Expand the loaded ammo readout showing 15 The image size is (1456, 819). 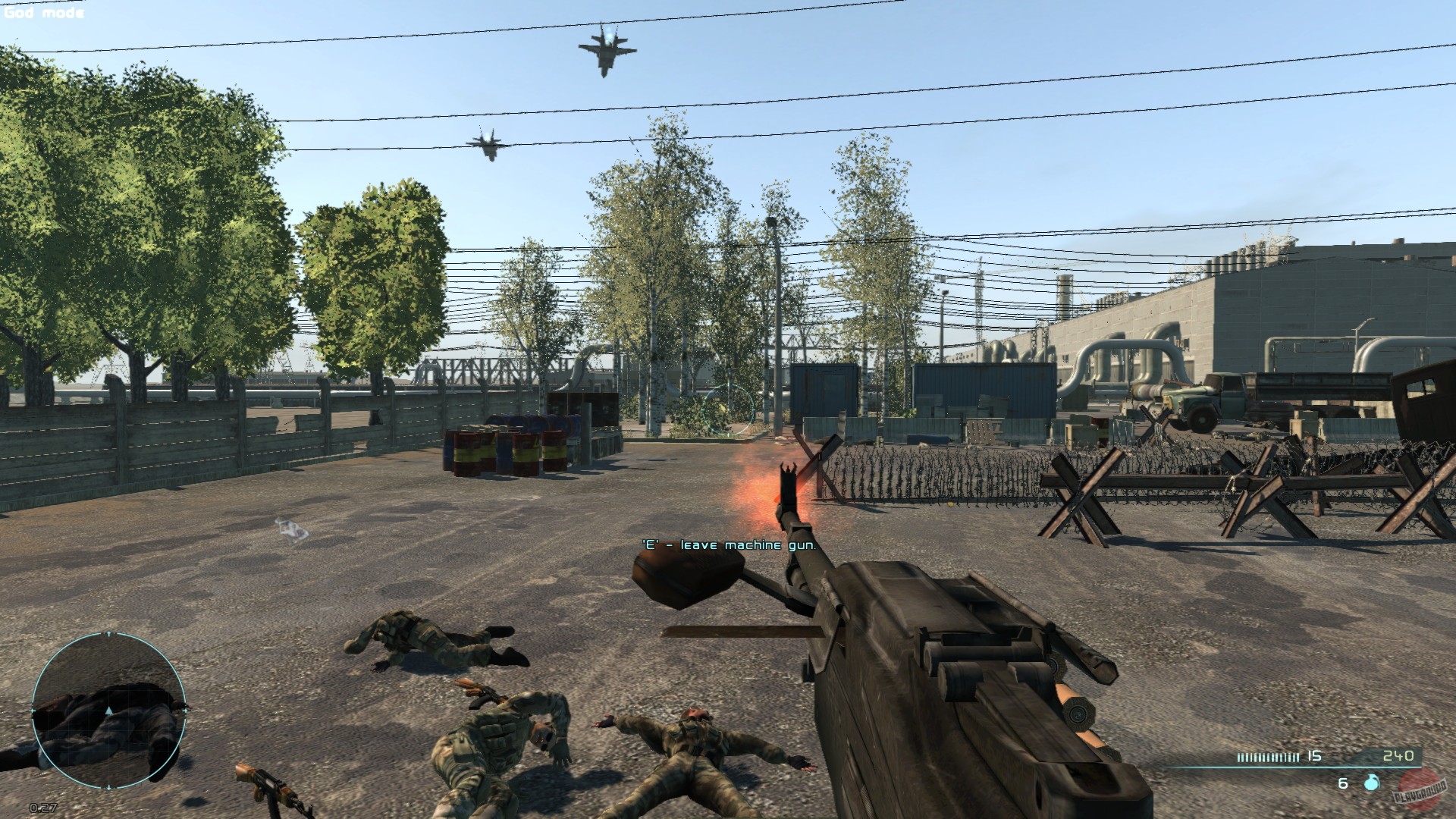1313,756
